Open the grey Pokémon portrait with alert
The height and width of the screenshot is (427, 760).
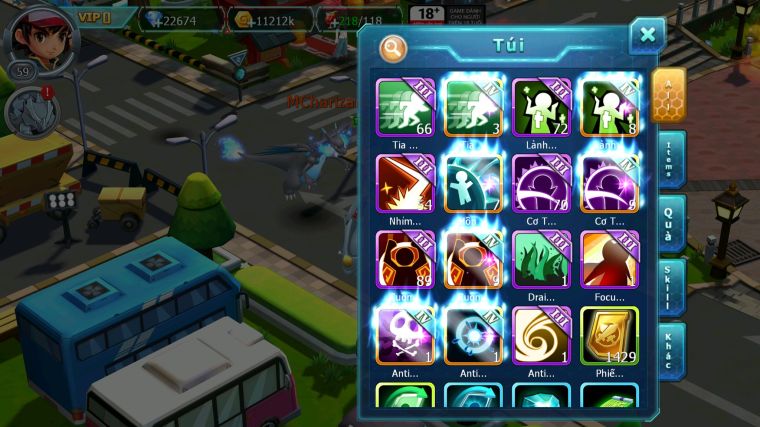[31, 112]
